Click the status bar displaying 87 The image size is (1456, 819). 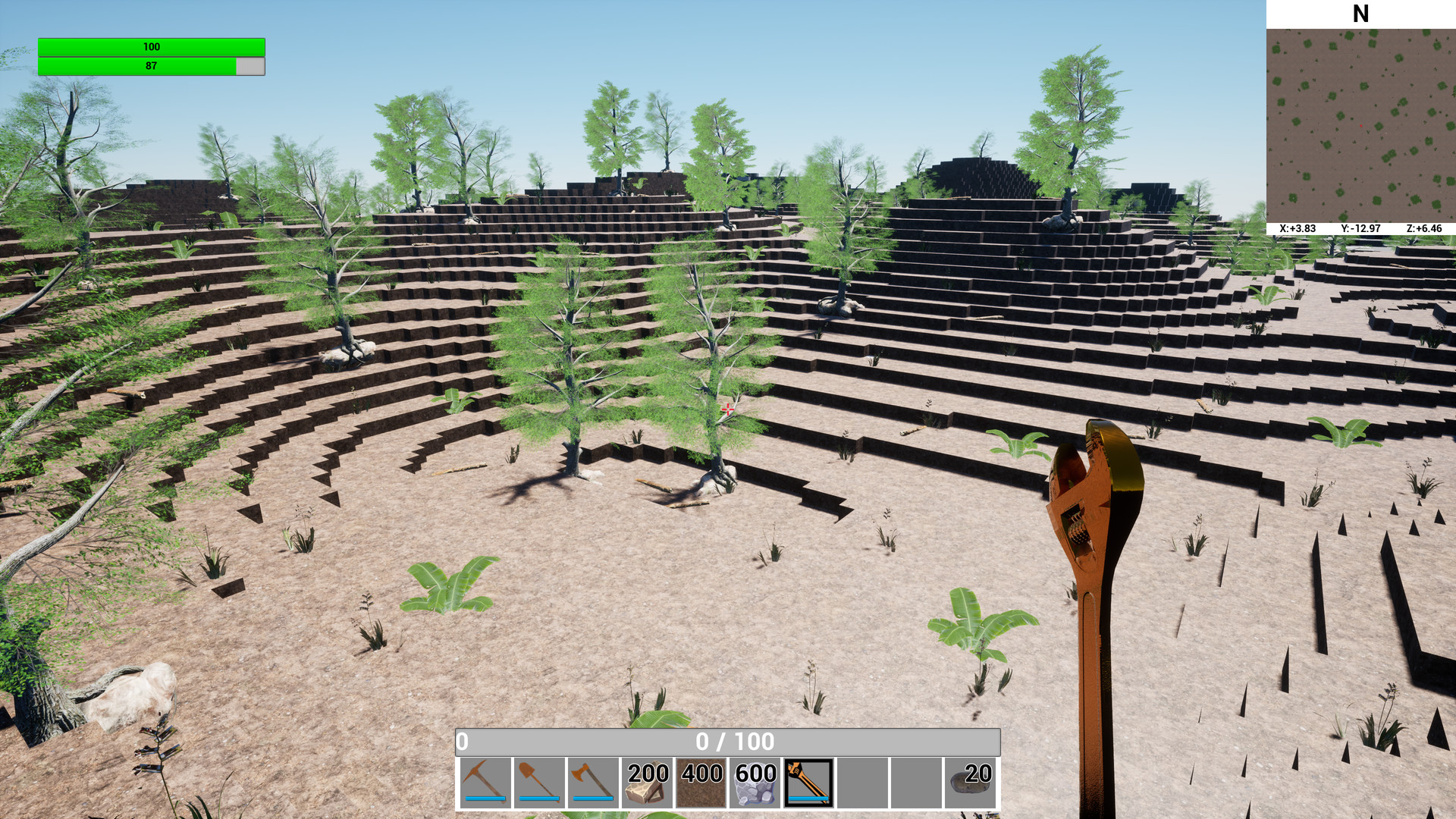pyautogui.click(x=152, y=66)
